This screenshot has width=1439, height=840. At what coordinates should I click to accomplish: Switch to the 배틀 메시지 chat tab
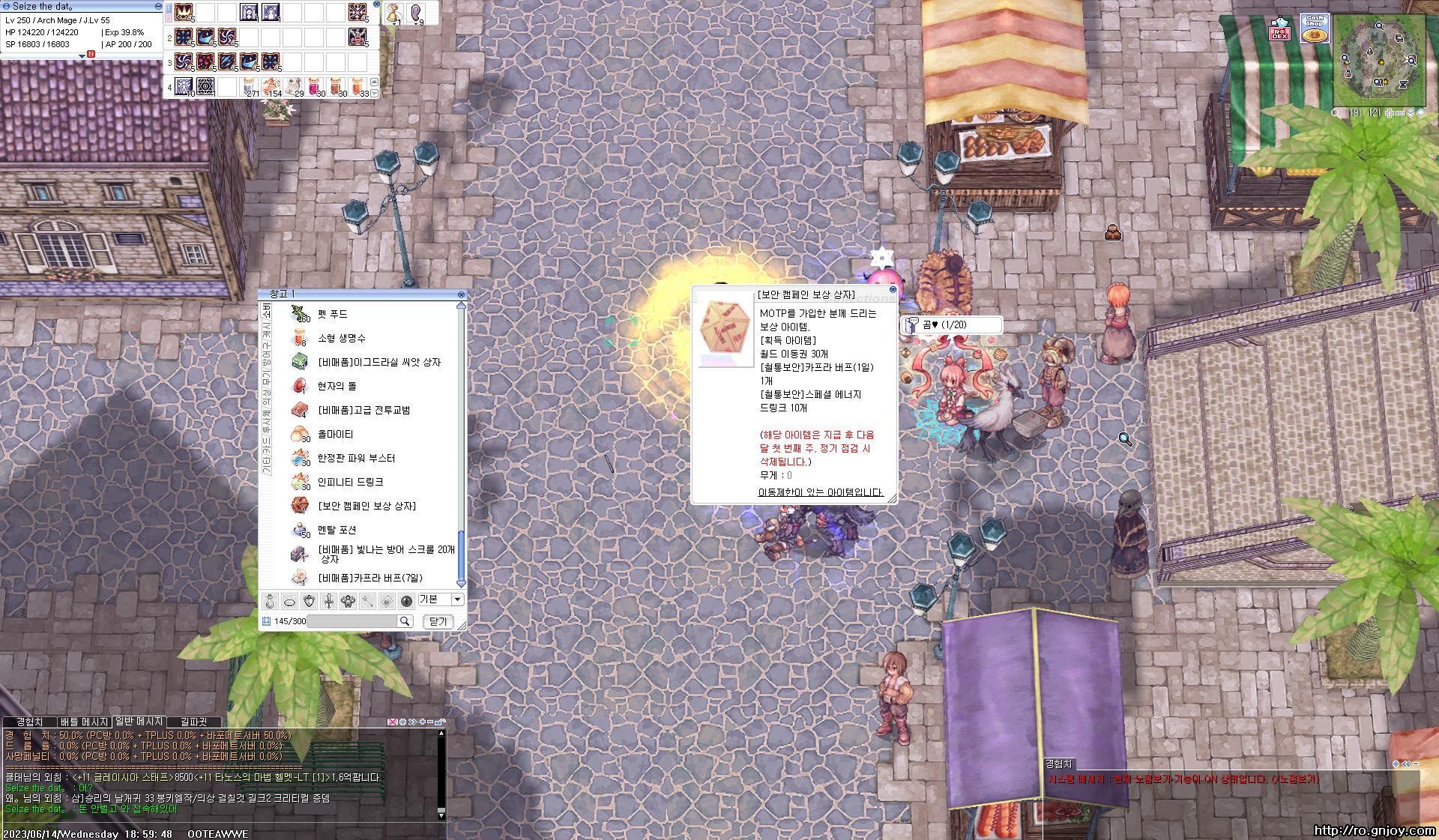point(85,722)
